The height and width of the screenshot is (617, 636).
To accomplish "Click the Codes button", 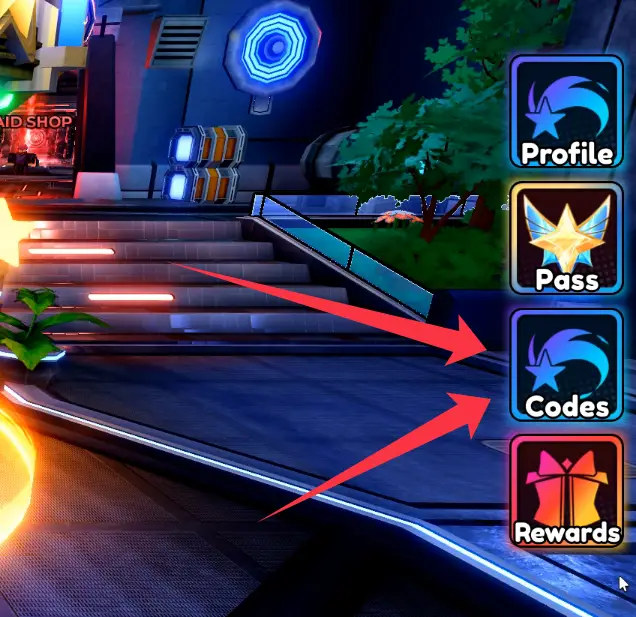I will [x=566, y=365].
